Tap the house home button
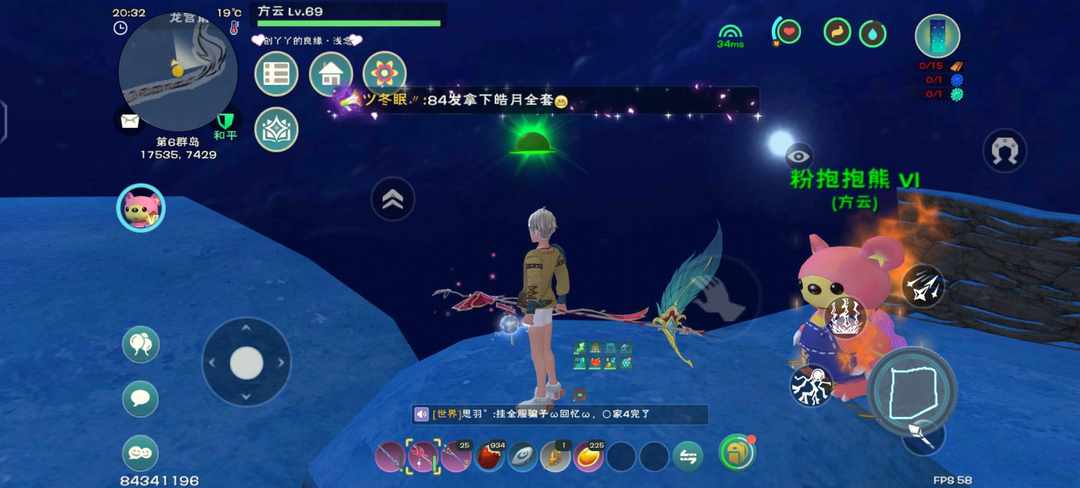This screenshot has height=488, width=1080. [331, 74]
